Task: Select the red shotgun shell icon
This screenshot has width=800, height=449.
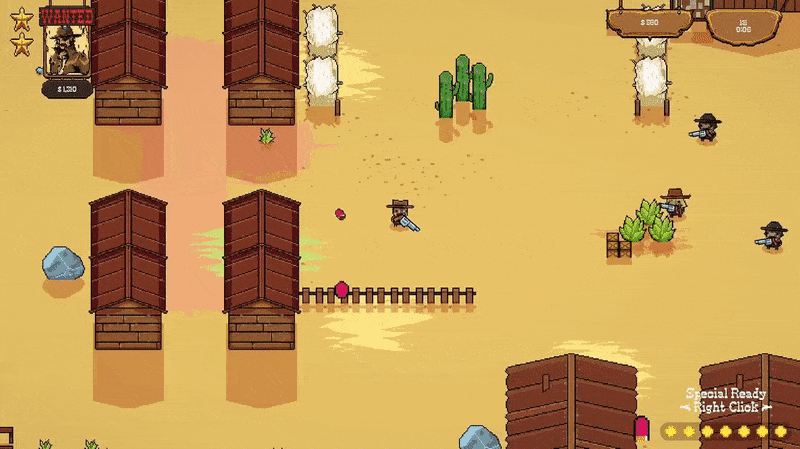Action: (x=641, y=428)
